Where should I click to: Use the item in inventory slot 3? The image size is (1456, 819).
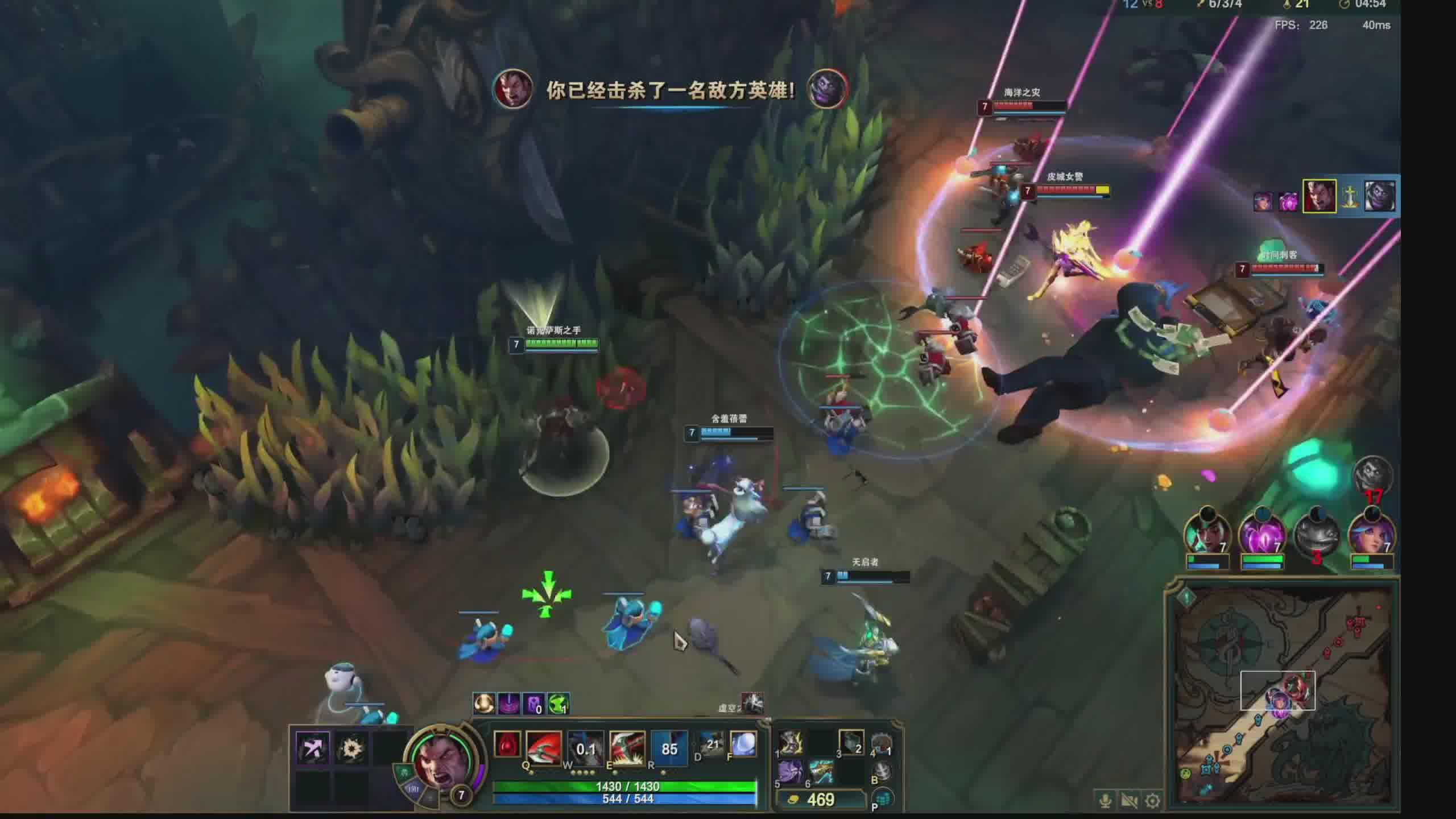(851, 743)
